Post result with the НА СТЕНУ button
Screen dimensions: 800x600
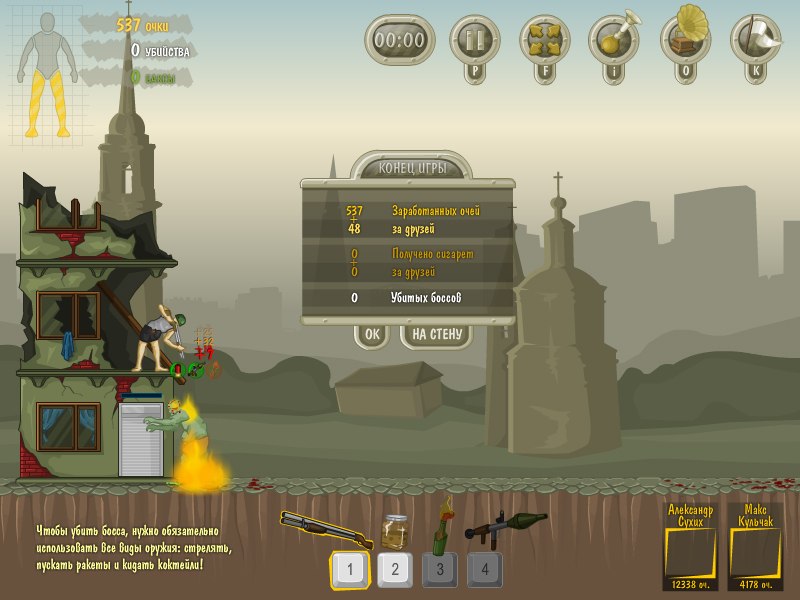point(436,335)
